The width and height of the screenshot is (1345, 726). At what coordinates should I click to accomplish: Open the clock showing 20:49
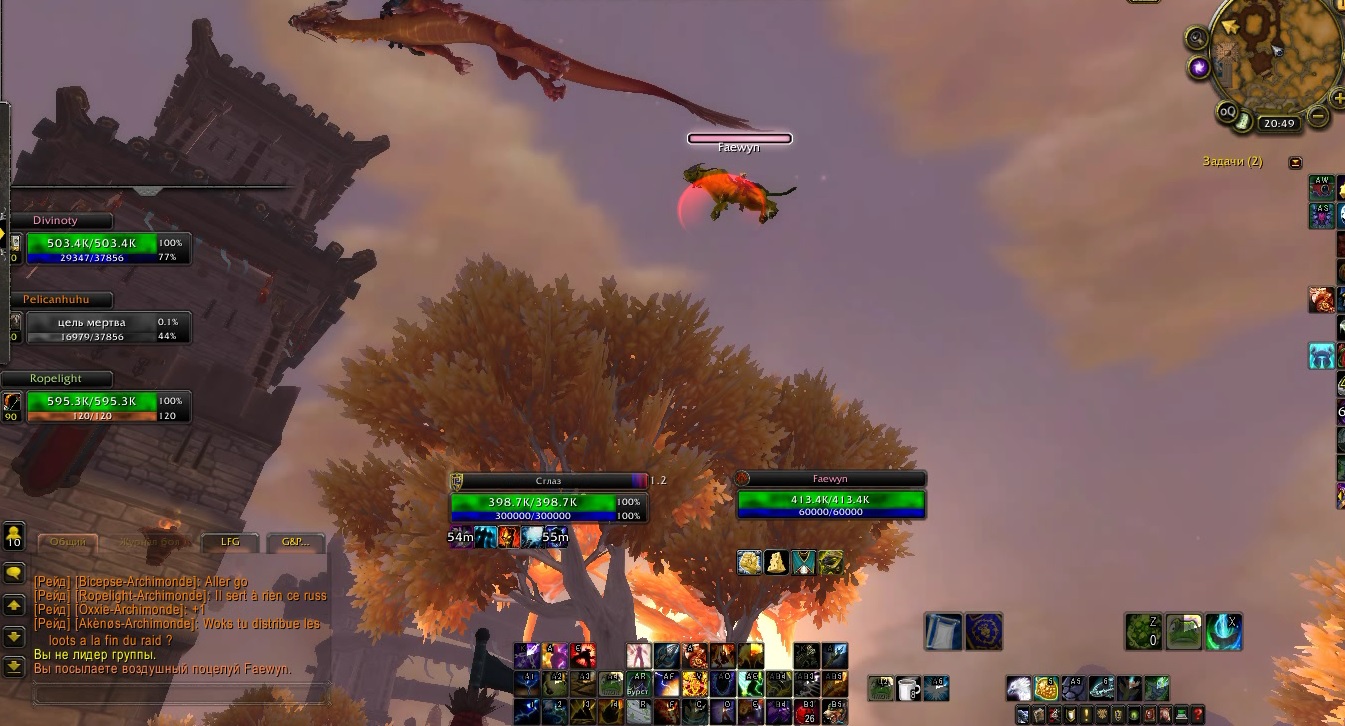pyautogui.click(x=1279, y=124)
